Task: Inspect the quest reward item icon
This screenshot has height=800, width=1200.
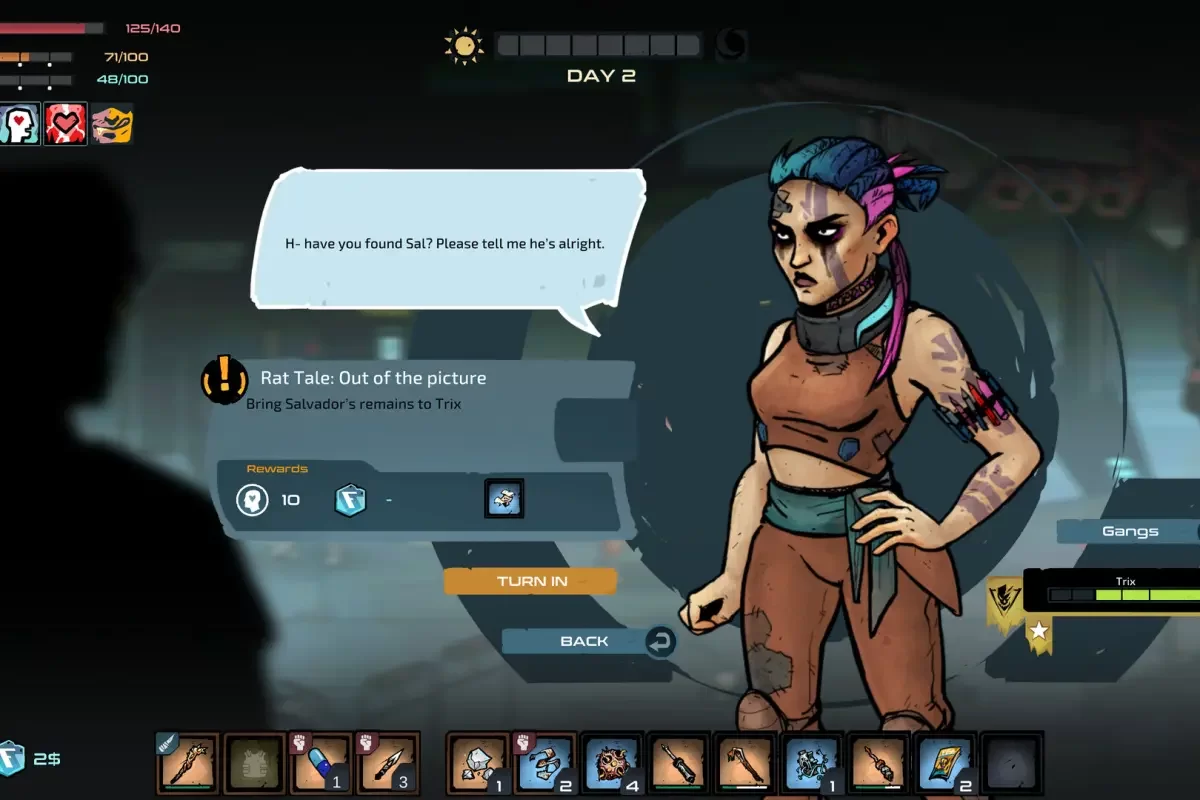Action: click(x=504, y=498)
